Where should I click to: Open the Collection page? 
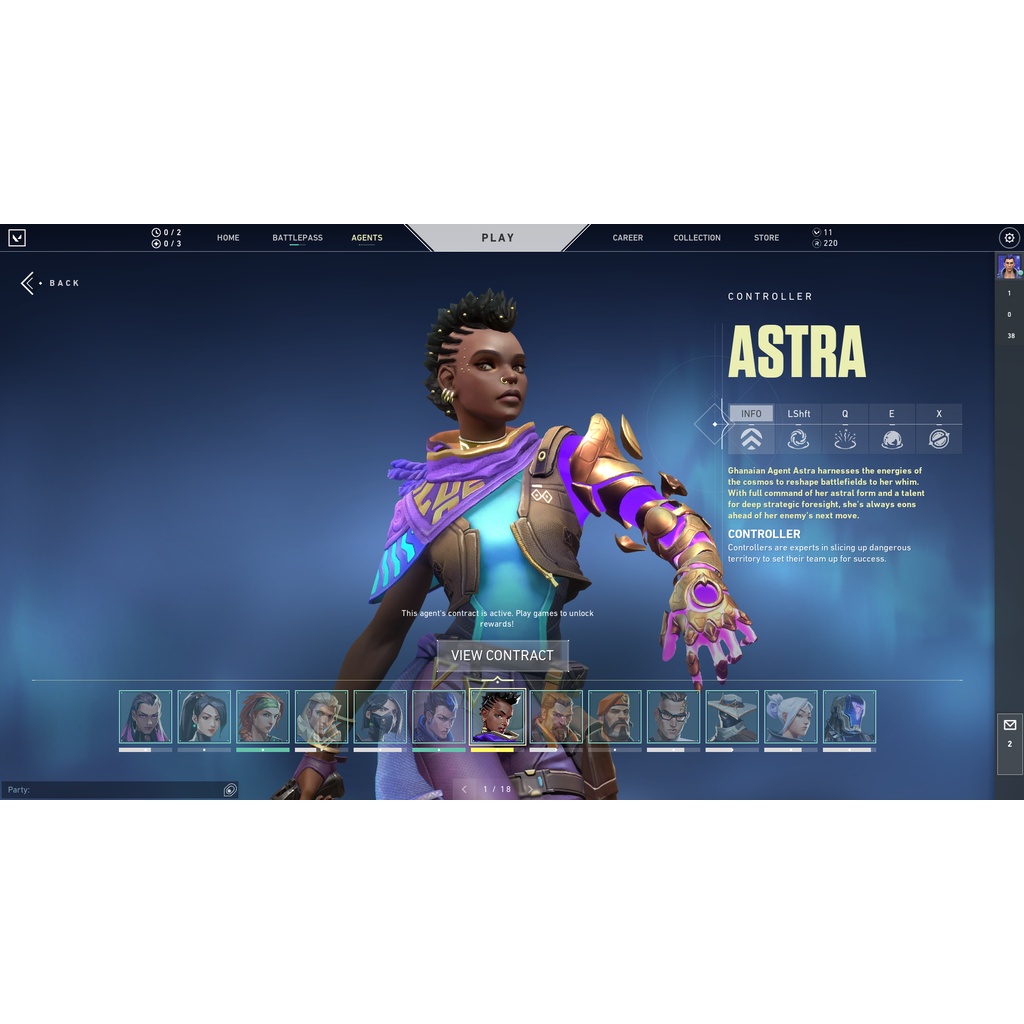pyautogui.click(x=697, y=238)
